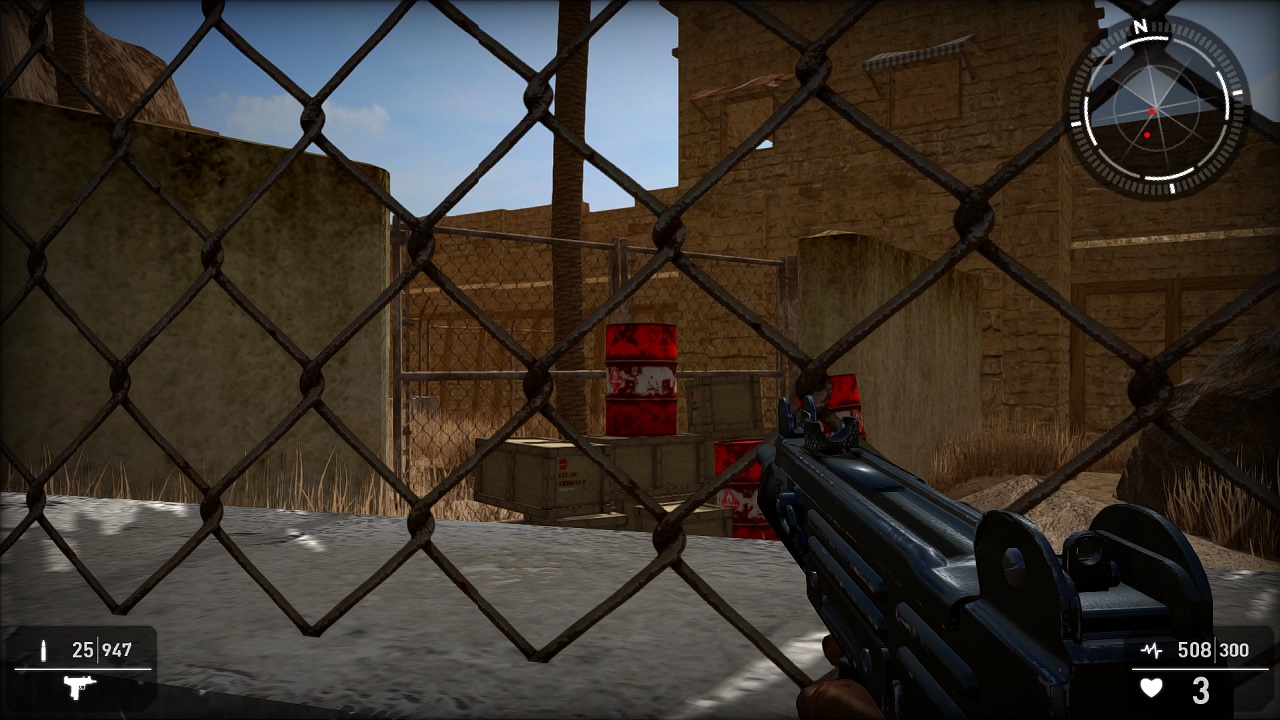Click the stacked red barrels by the crates
The height and width of the screenshot is (720, 1280).
tap(640, 380)
